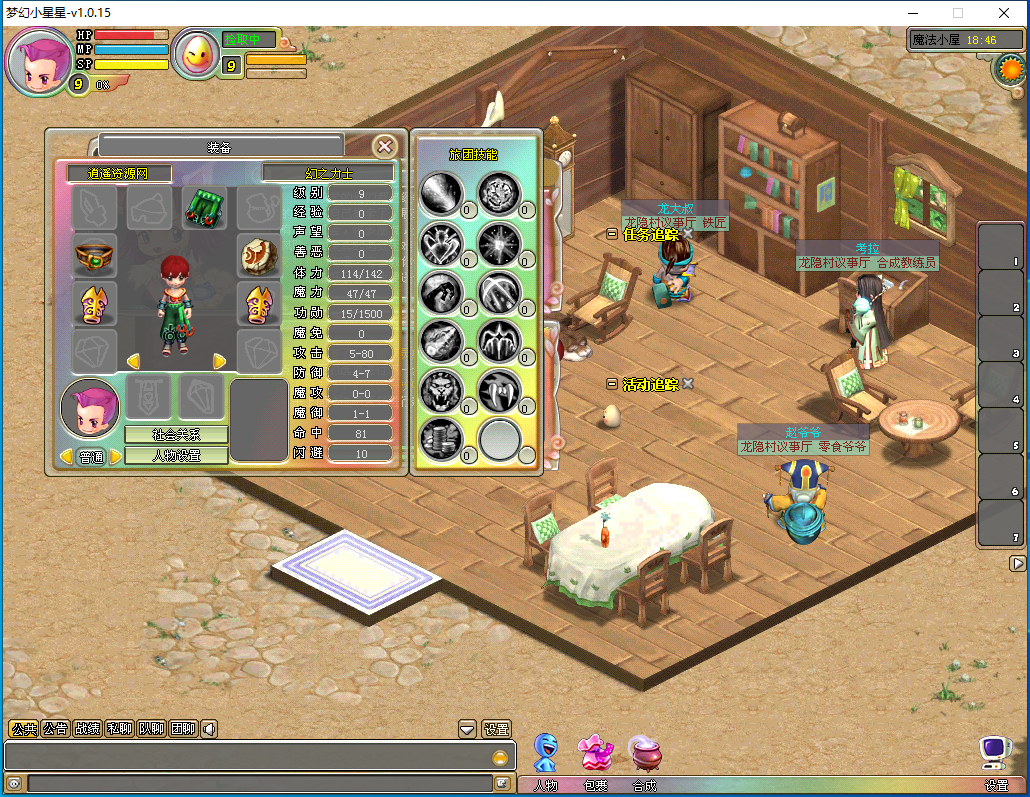Click the chat message input field

click(260, 783)
